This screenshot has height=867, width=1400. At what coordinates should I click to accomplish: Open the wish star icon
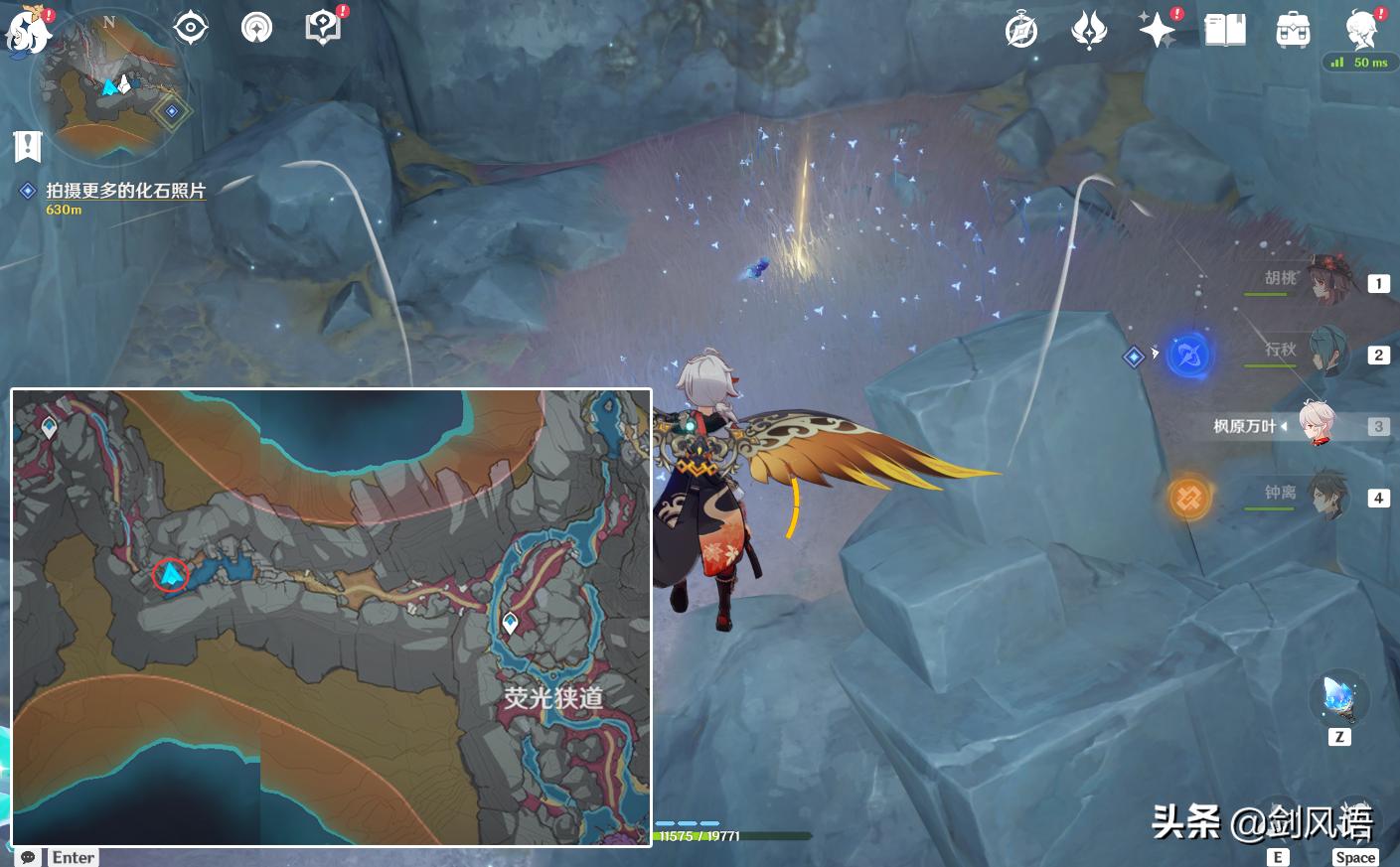[x=1158, y=30]
